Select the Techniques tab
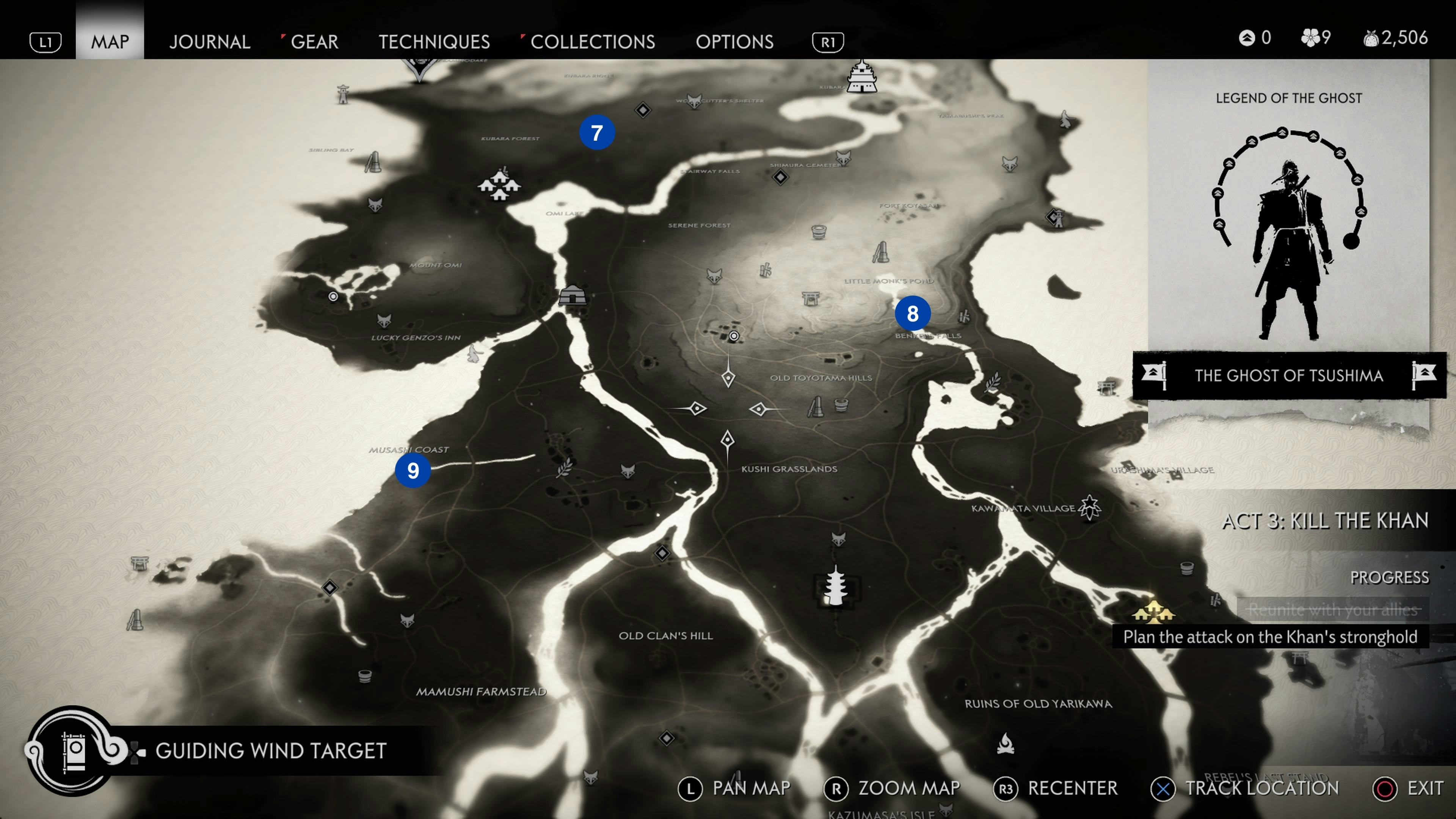Viewport: 1456px width, 819px height. 434,42
